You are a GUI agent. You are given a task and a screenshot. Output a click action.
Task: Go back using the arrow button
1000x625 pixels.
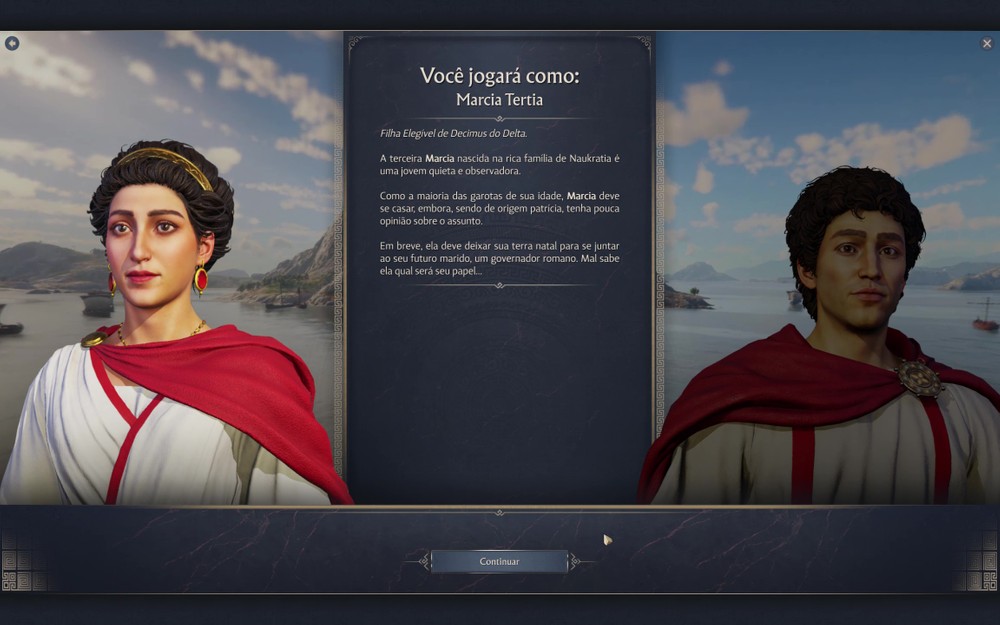point(12,44)
